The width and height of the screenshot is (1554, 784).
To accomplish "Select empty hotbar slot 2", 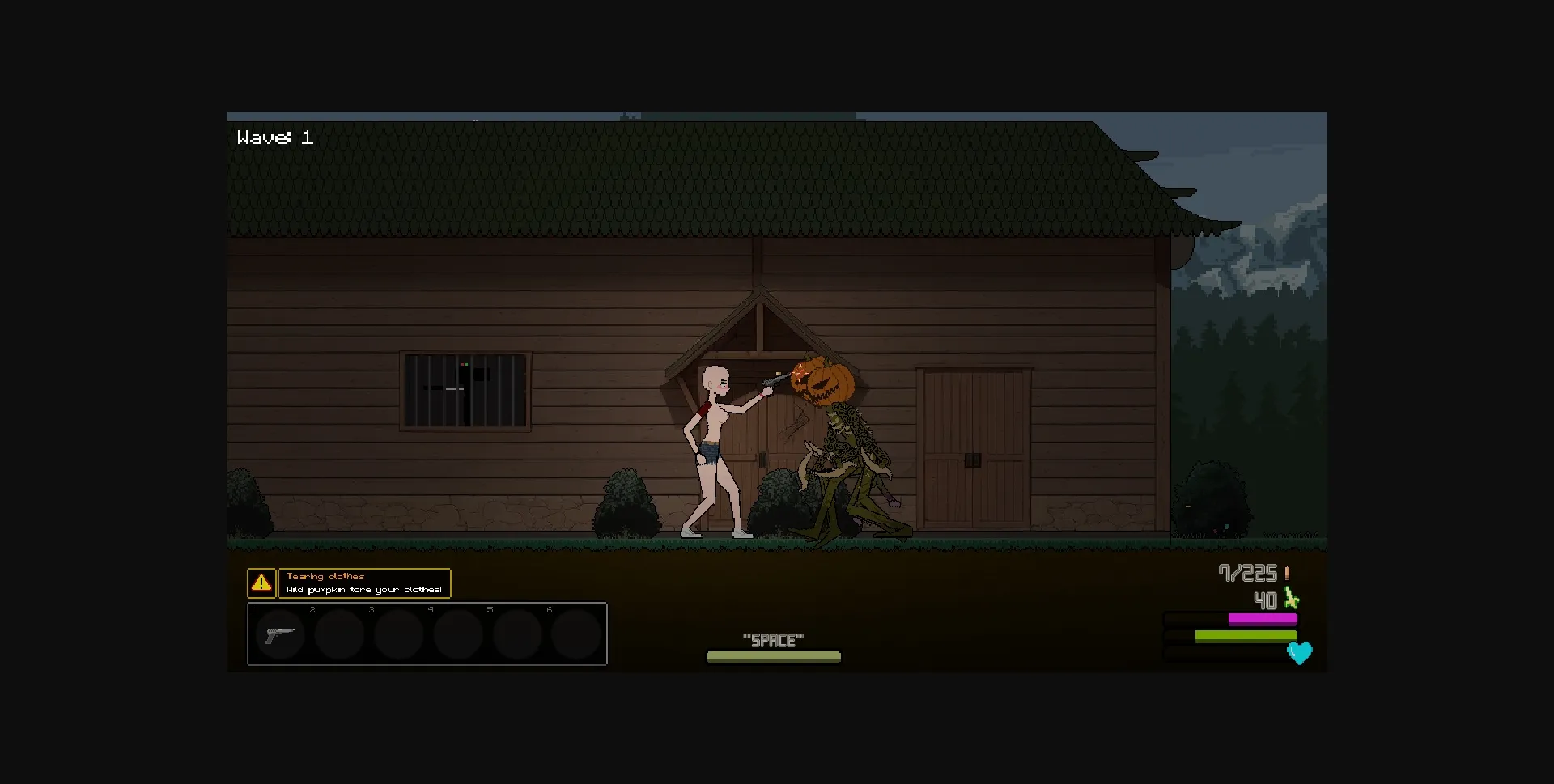I will pos(340,634).
